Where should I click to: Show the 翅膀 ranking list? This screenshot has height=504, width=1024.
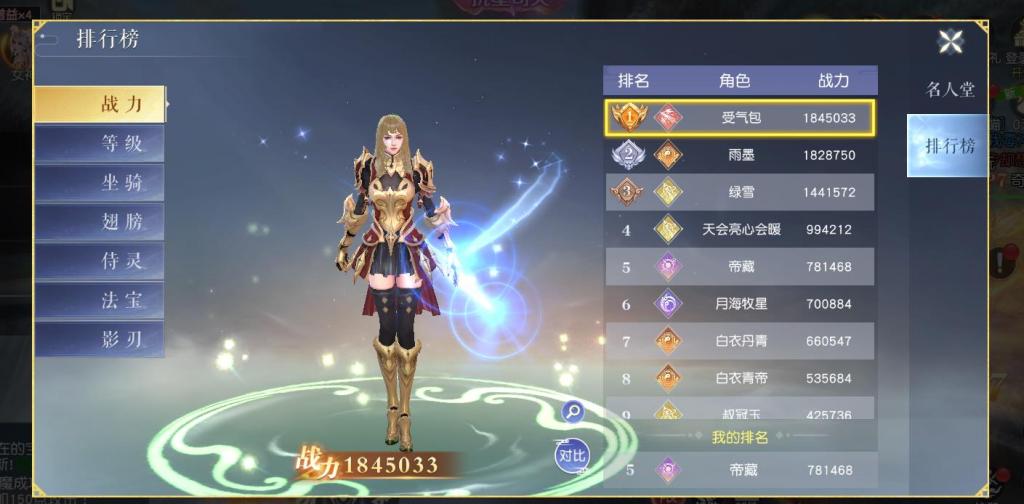point(100,222)
